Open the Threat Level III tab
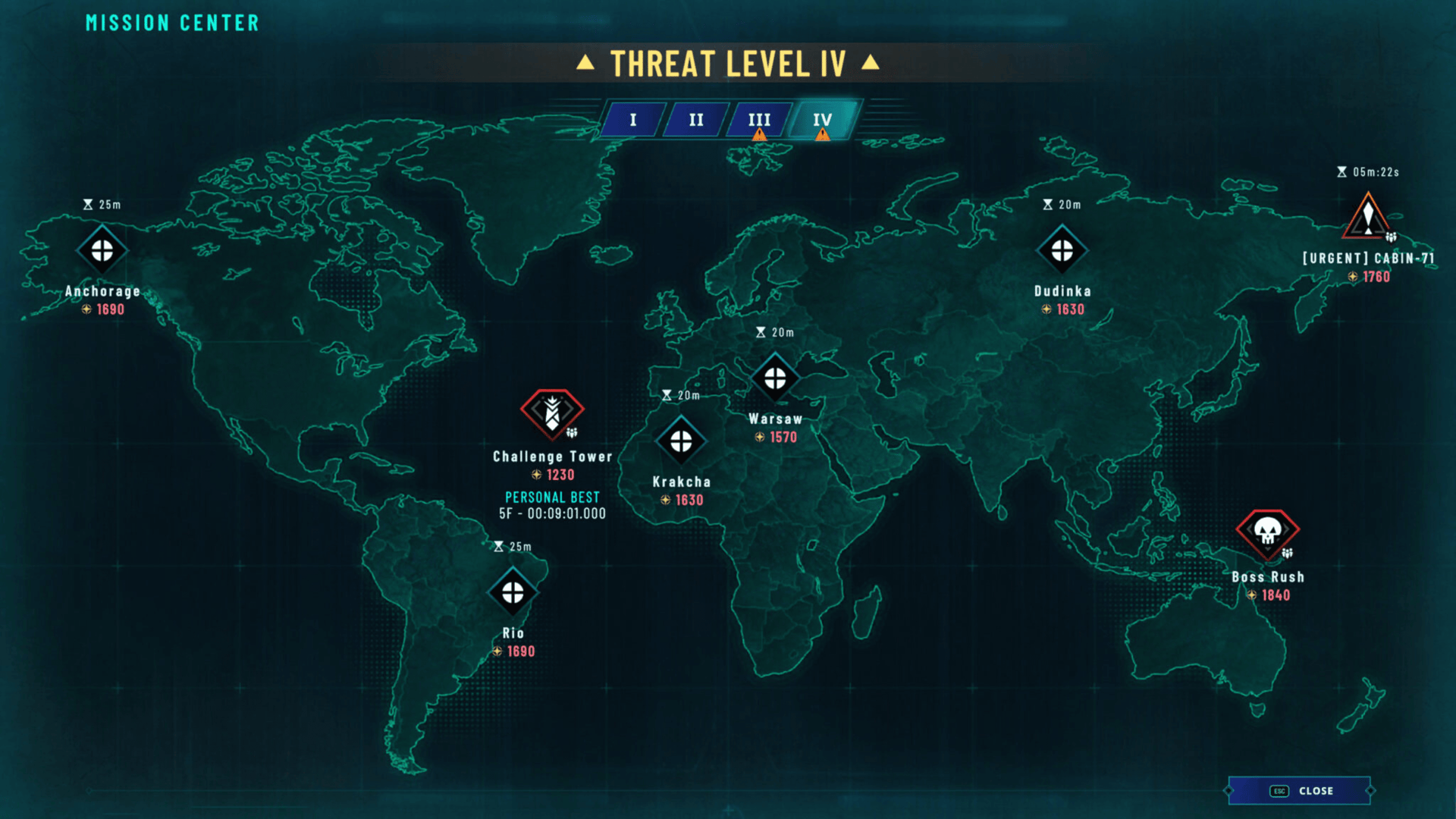1456x819 pixels. tap(759, 120)
